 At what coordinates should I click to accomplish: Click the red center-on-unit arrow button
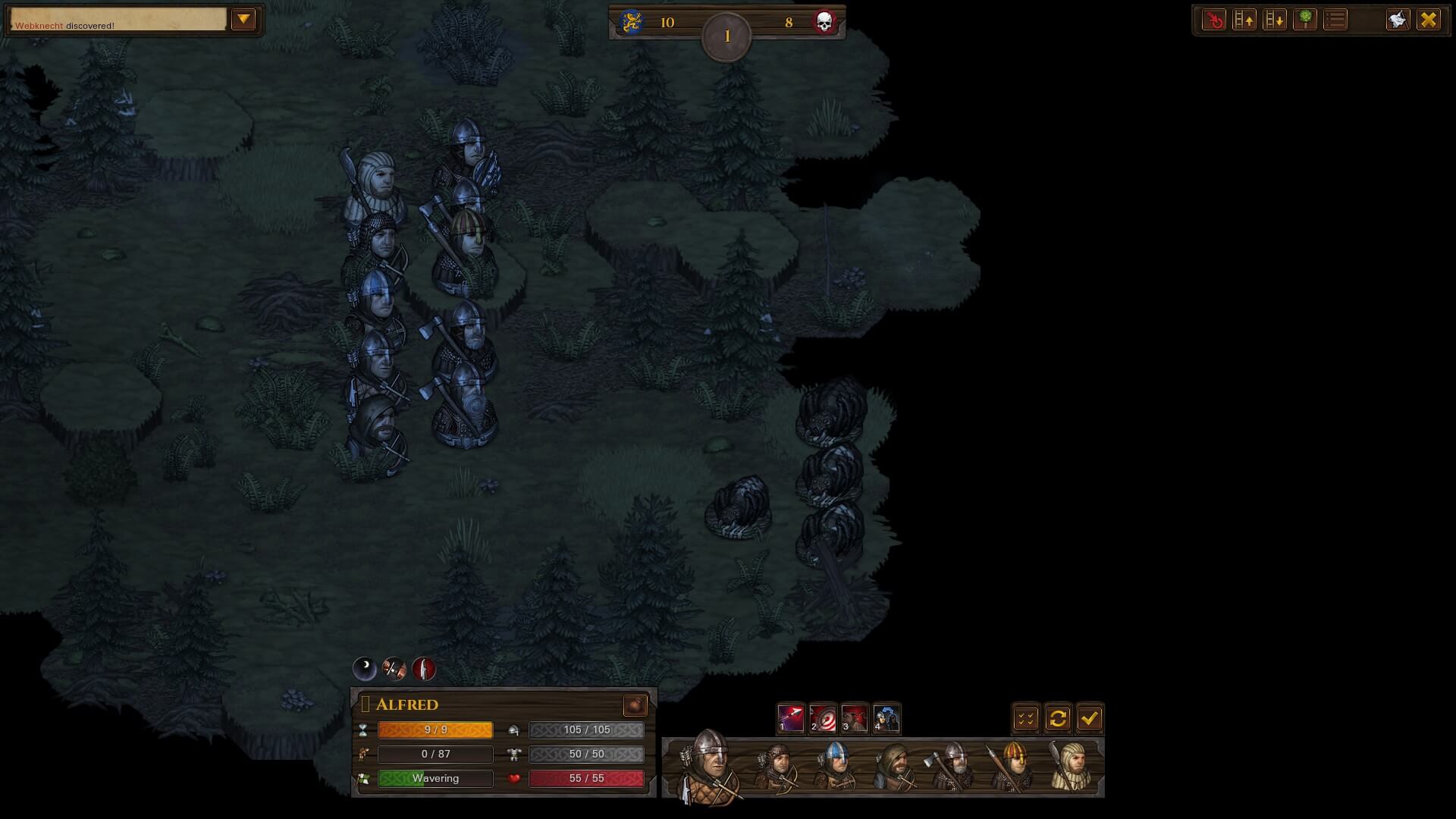click(1214, 20)
